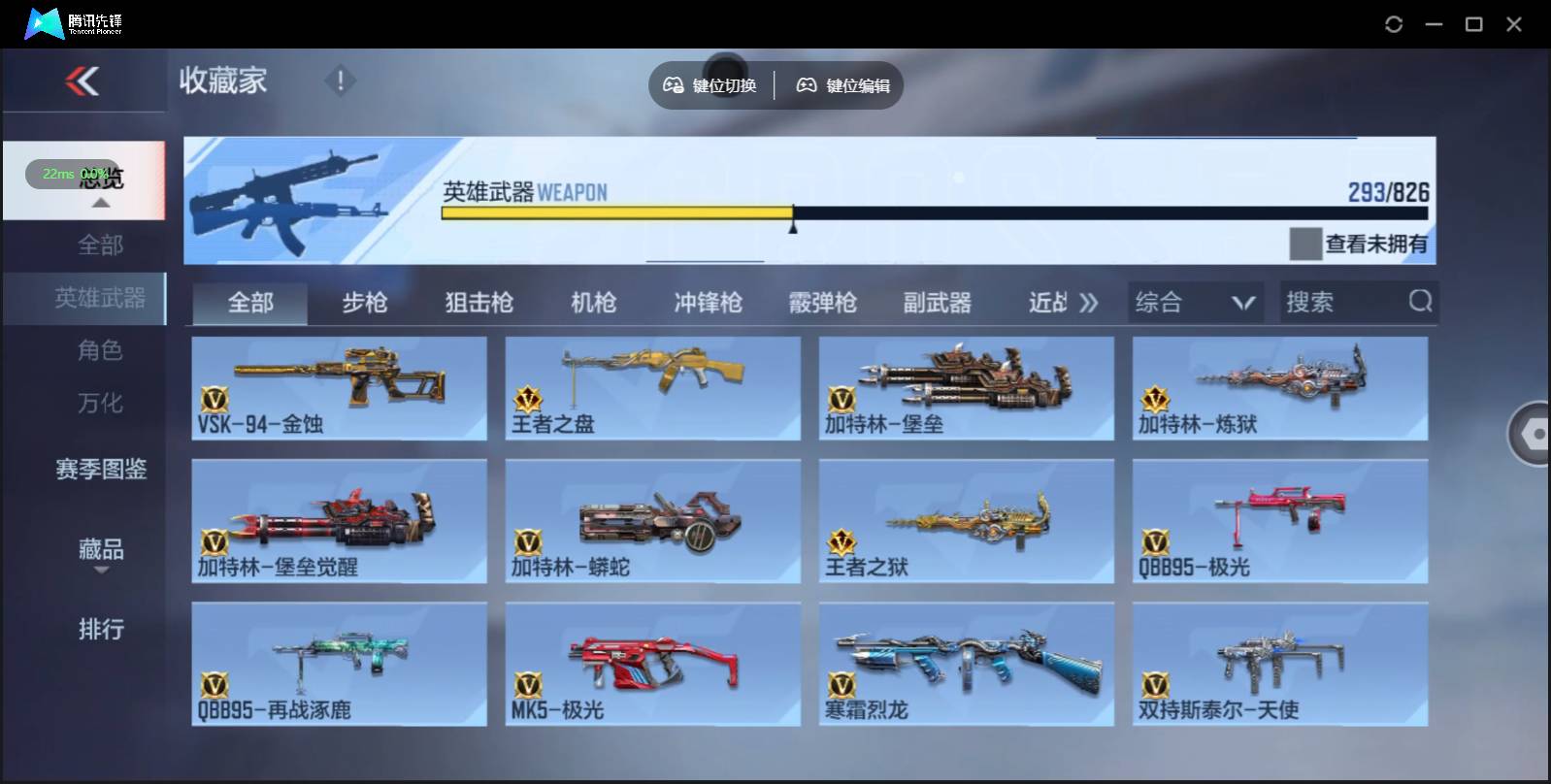Click the 22ms network latency indicator
The width and height of the screenshot is (1551, 784).
[56, 174]
